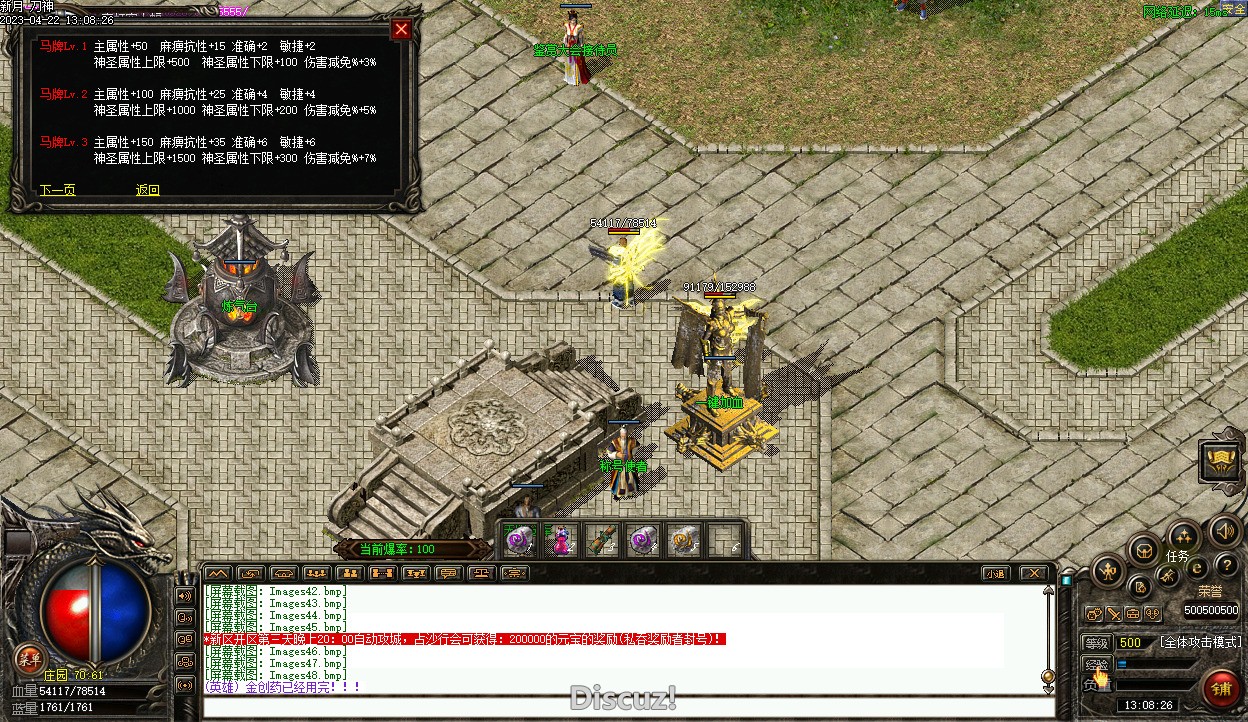Select the bamboo scroll hotbar item
This screenshot has width=1248, height=722.
click(602, 541)
